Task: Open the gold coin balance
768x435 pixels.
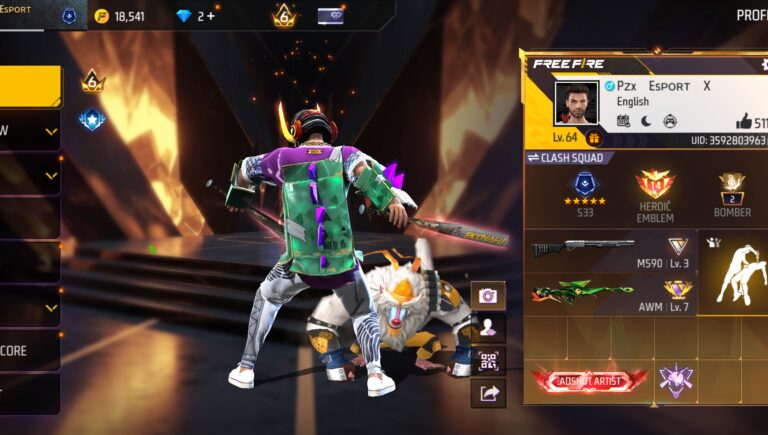Action: point(120,16)
